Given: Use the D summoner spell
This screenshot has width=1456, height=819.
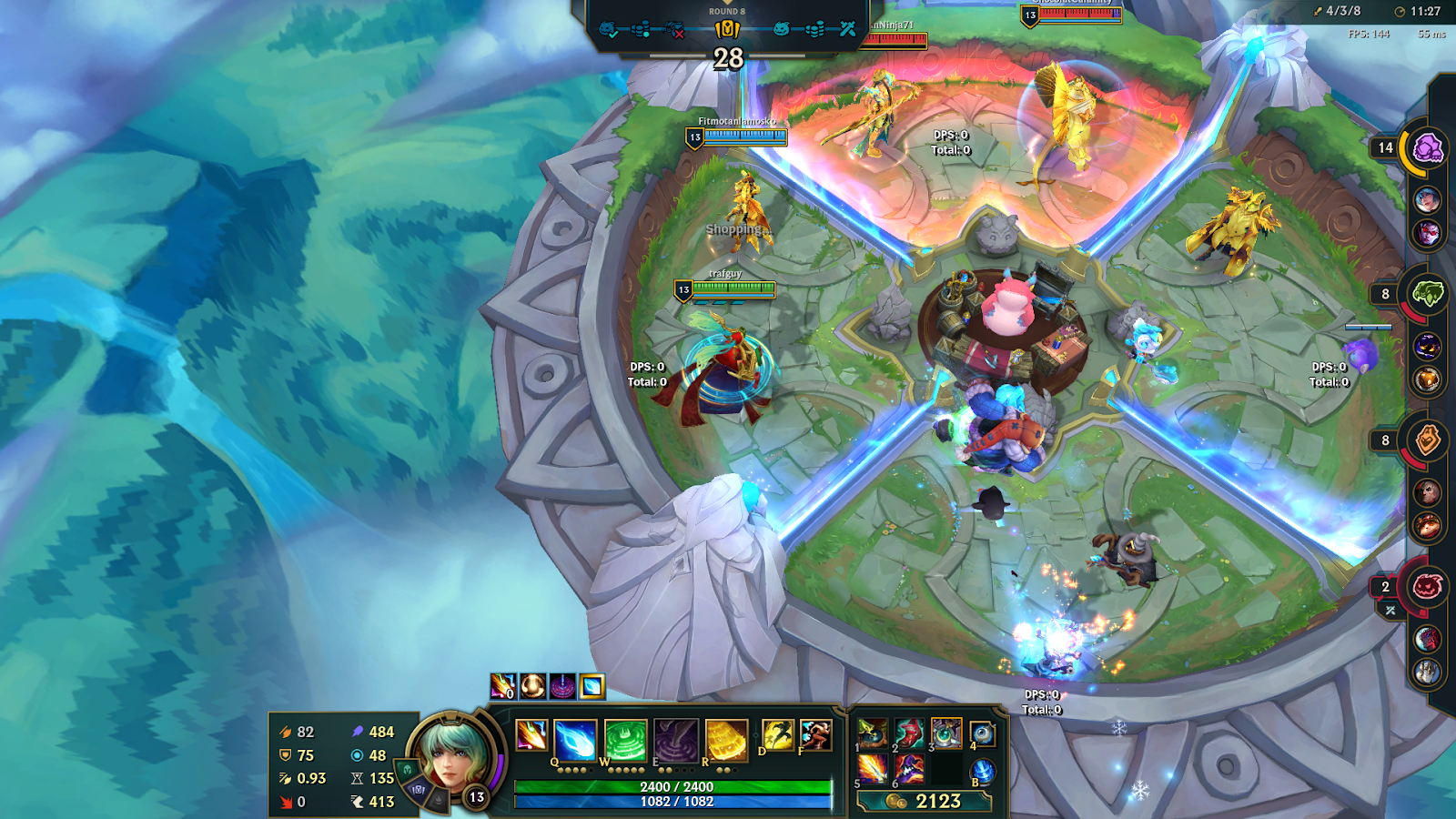Looking at the screenshot, I should click(778, 733).
